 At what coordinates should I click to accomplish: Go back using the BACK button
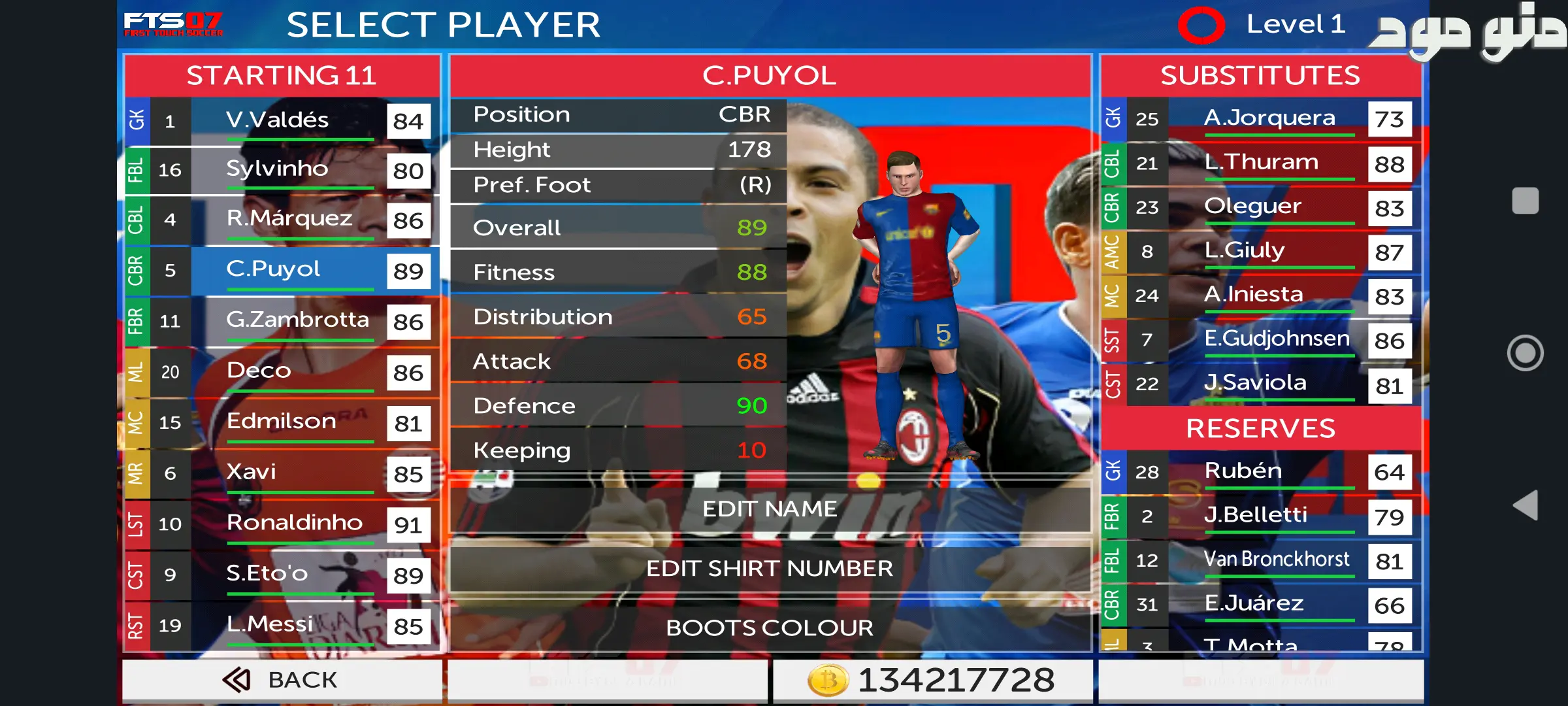(x=281, y=680)
